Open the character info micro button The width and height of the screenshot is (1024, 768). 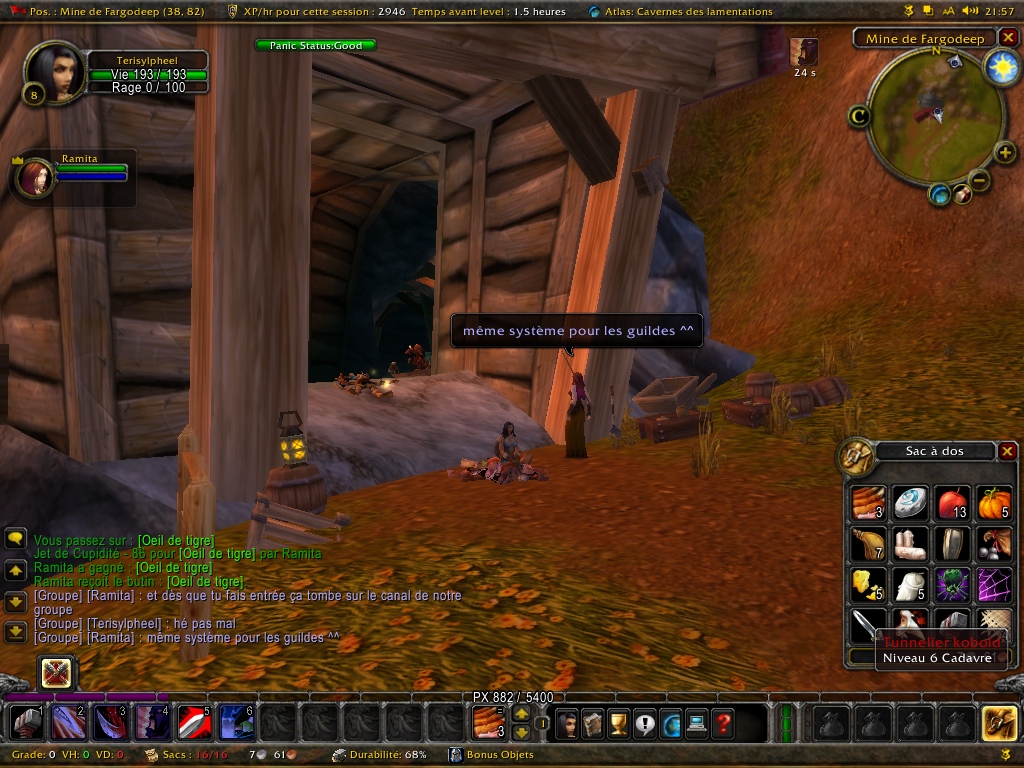[566, 722]
